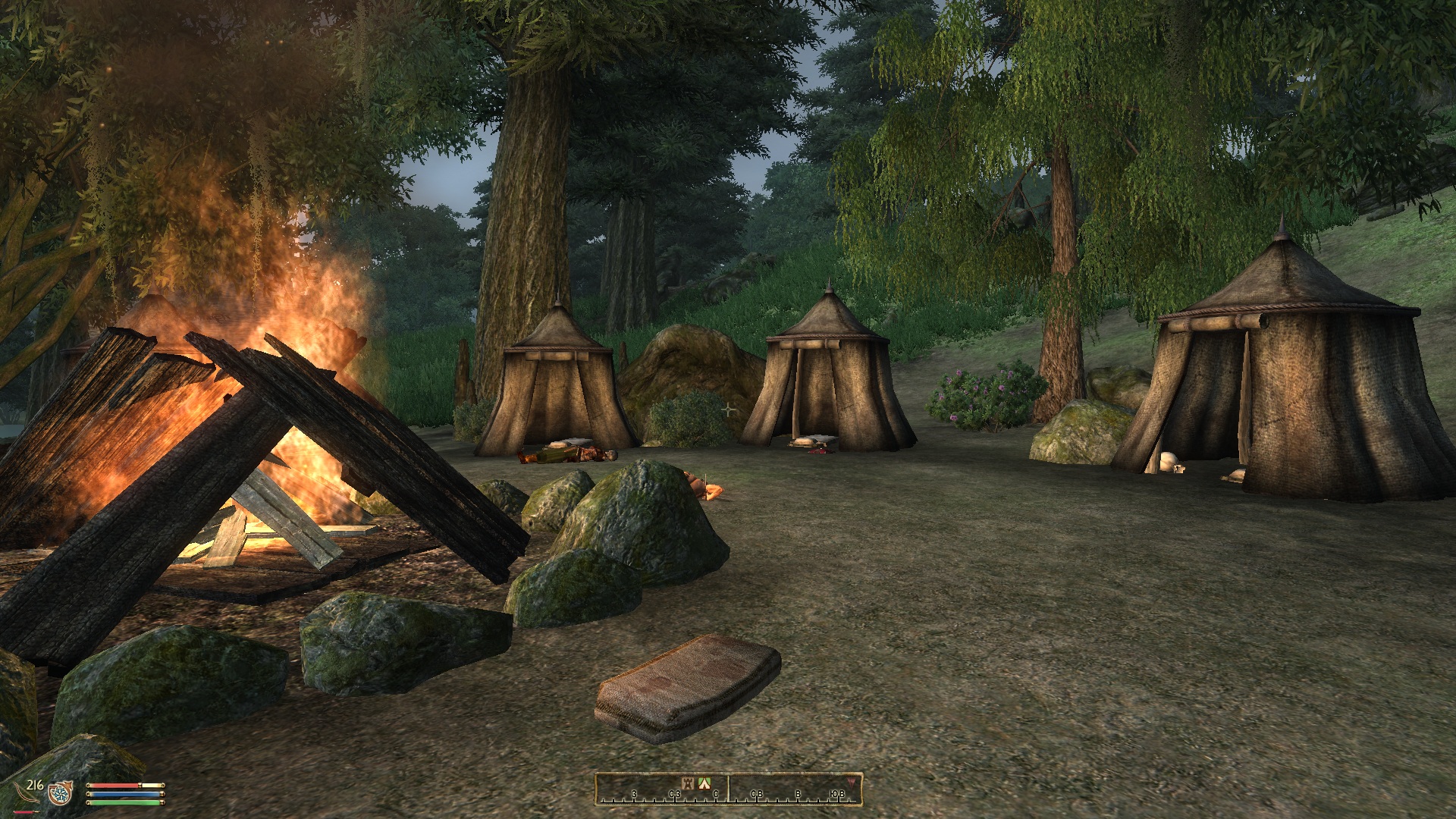
Task: Select the camp tent marker on the compass
Action: point(704,783)
